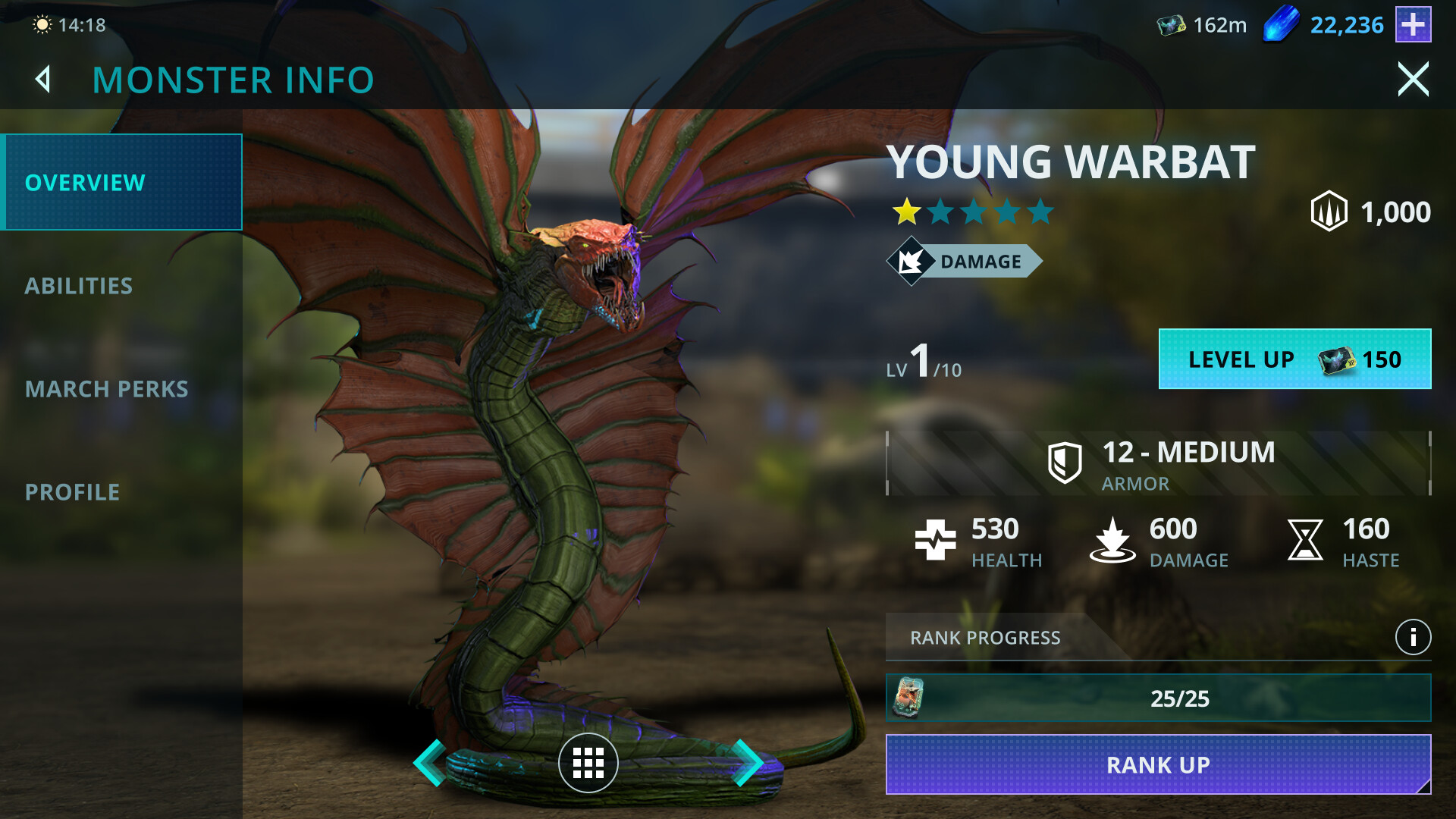This screenshot has width=1456, height=819.
Task: Add more blue crystals with plus button
Action: pyautogui.click(x=1413, y=25)
